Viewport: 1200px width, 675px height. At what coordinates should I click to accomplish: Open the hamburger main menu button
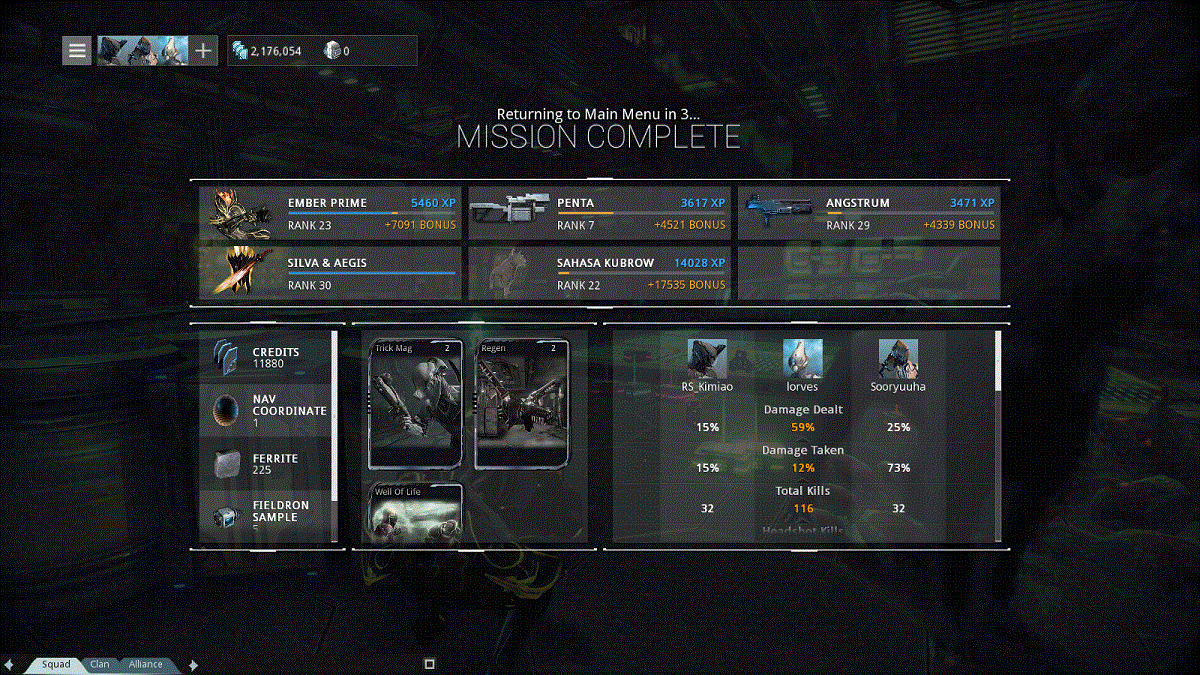coord(77,50)
